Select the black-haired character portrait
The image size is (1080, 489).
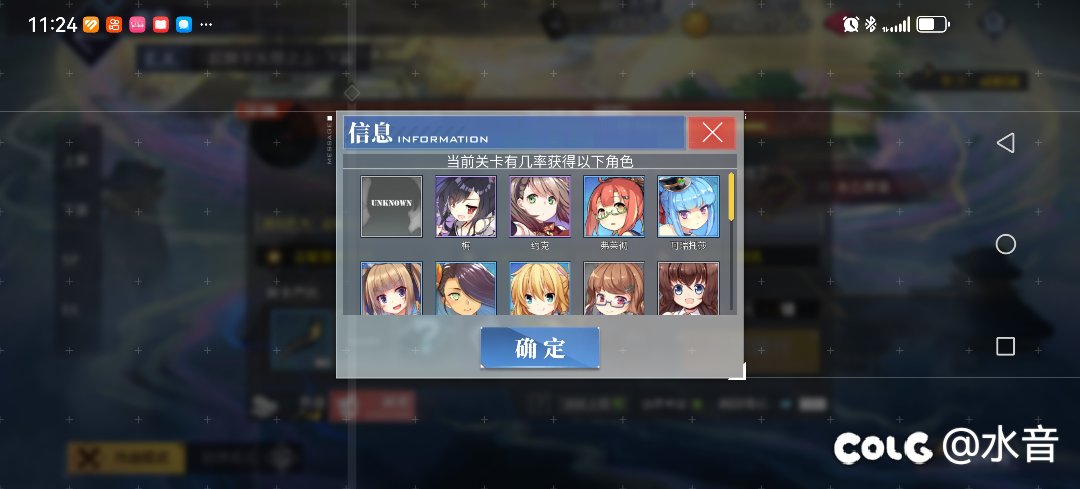tap(465, 206)
